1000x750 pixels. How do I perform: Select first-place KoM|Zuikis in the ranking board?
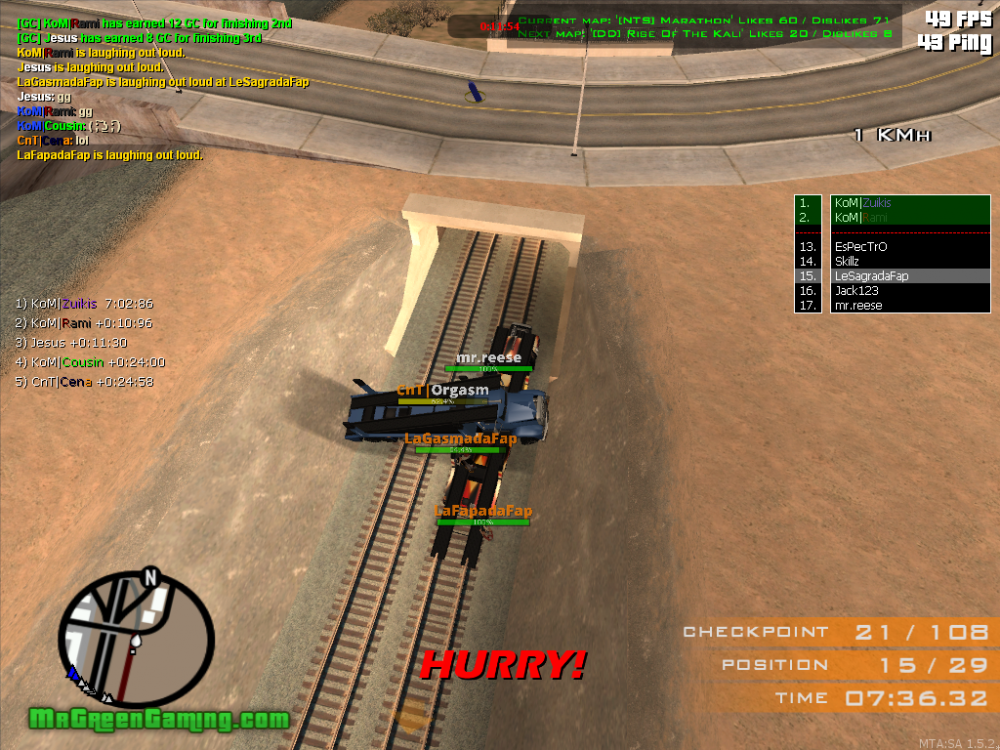[x=863, y=203]
